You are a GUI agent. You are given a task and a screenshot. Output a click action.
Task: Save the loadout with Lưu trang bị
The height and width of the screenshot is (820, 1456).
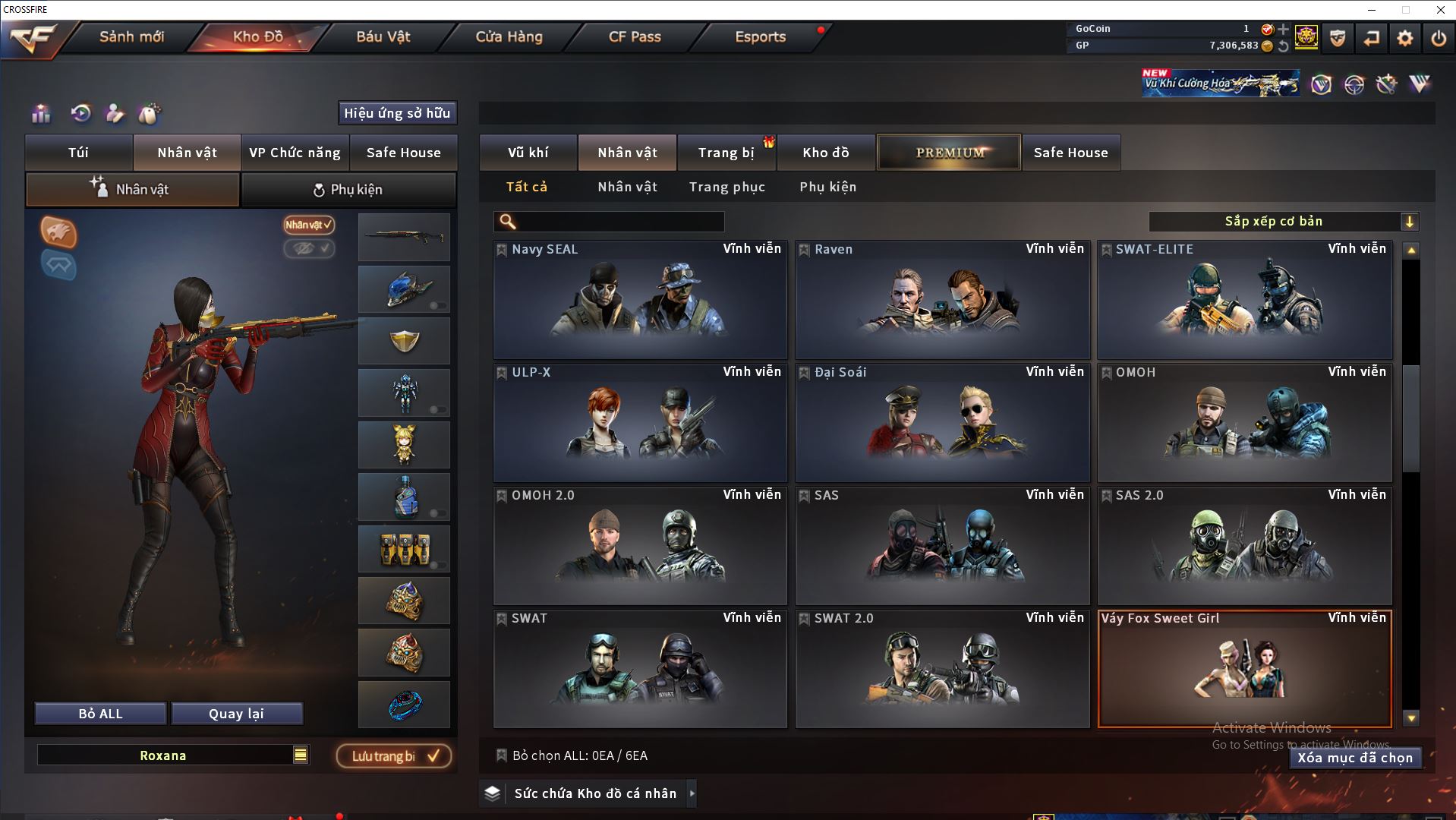tap(394, 756)
